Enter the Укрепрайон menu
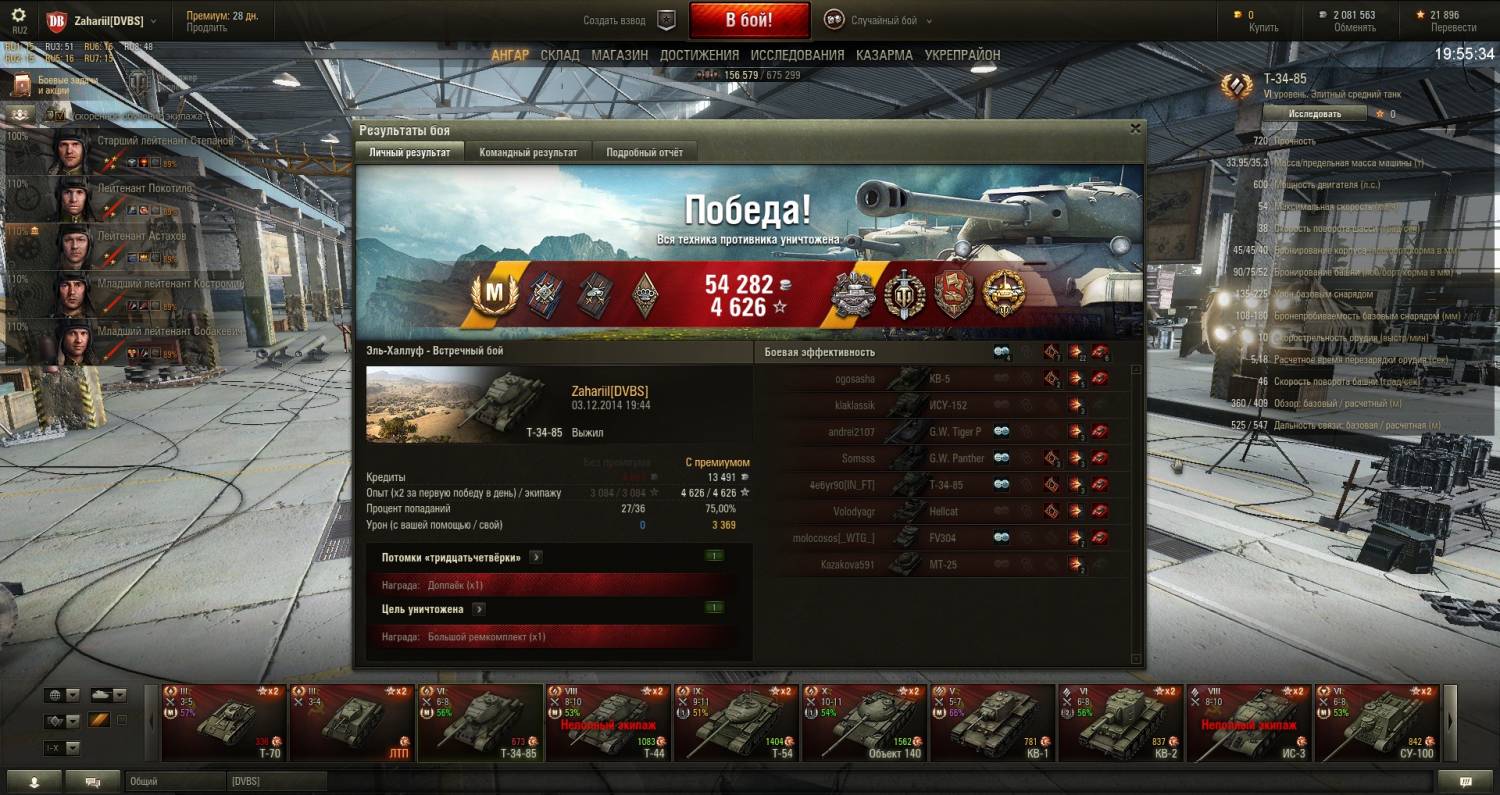Viewport: 1500px width, 795px height. coord(962,55)
